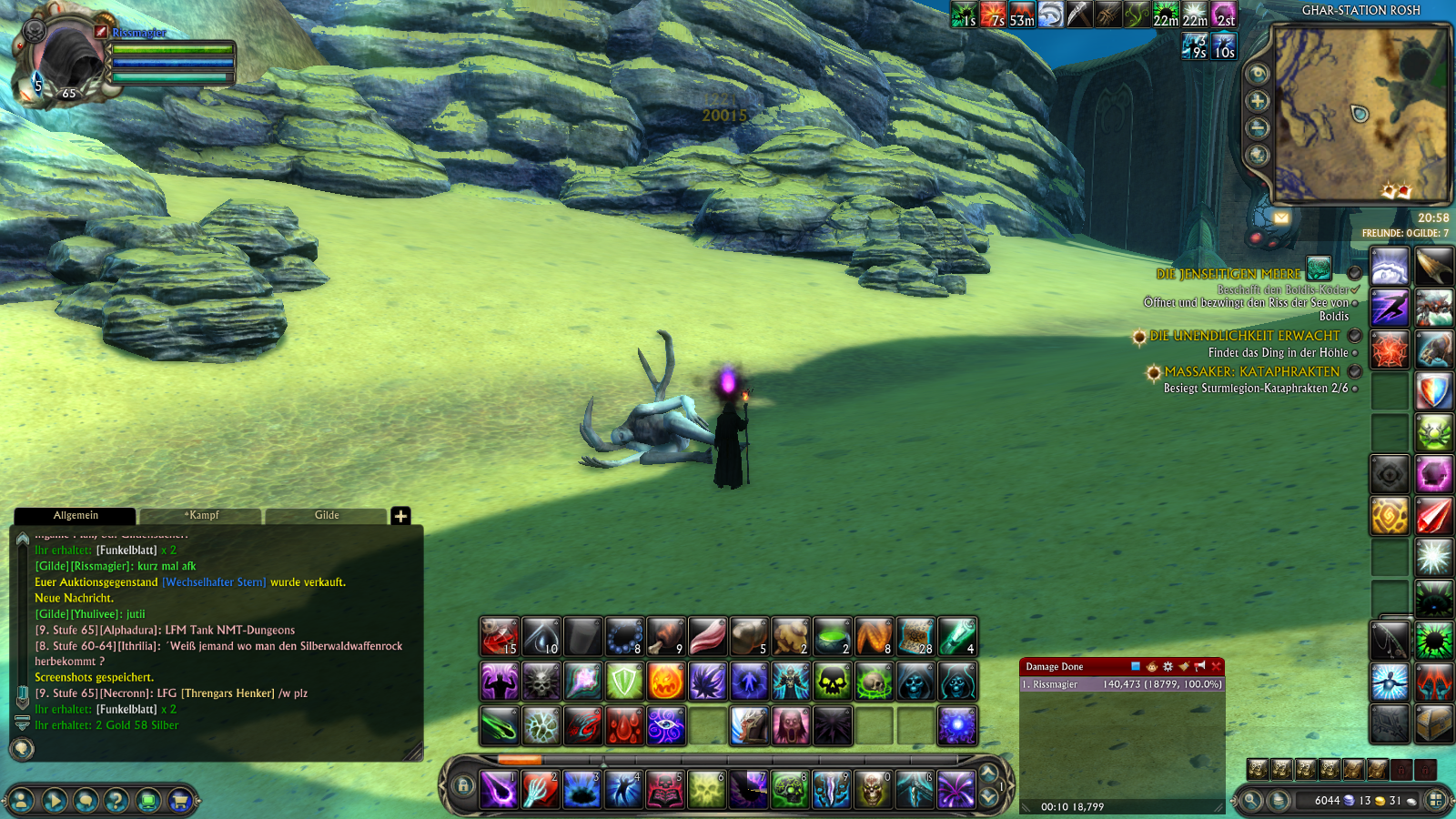The height and width of the screenshot is (819, 1456).
Task: Toggle the action bar lock
Action: [x=464, y=785]
